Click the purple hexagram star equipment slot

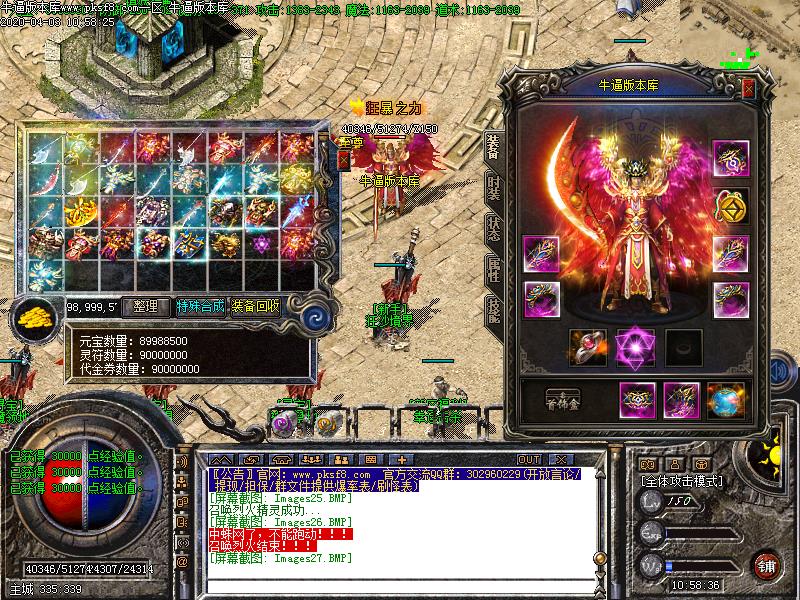[634, 346]
